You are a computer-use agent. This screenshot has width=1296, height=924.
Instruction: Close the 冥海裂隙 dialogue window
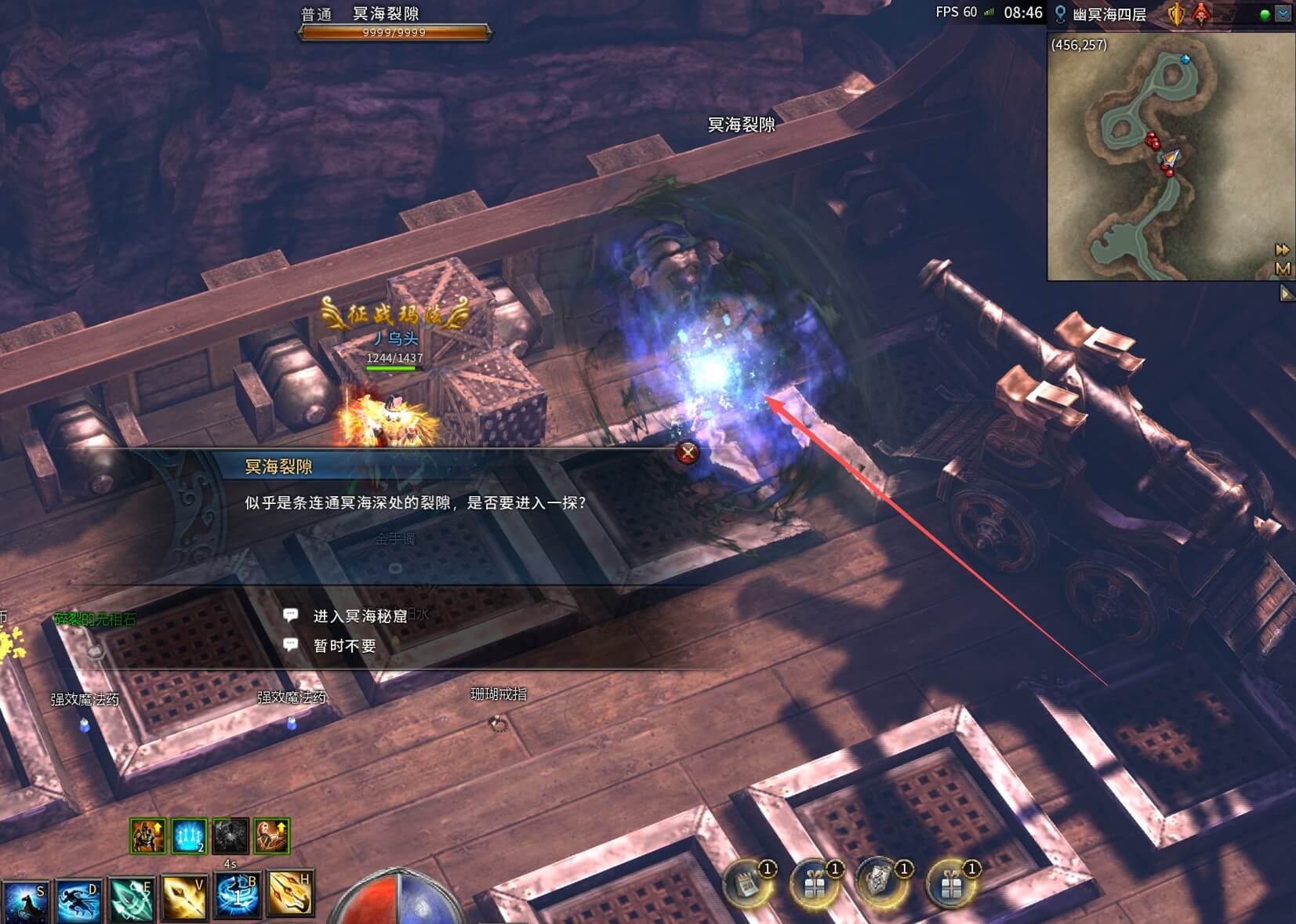[x=688, y=452]
